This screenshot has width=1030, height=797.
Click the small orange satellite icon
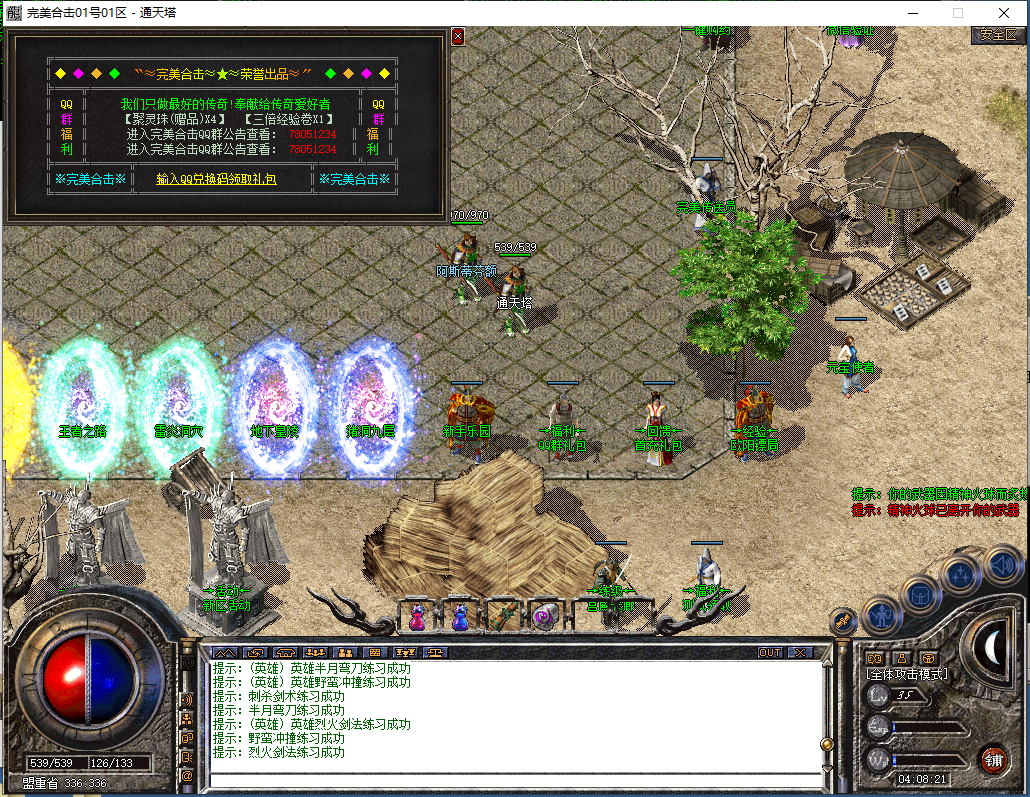point(843,621)
